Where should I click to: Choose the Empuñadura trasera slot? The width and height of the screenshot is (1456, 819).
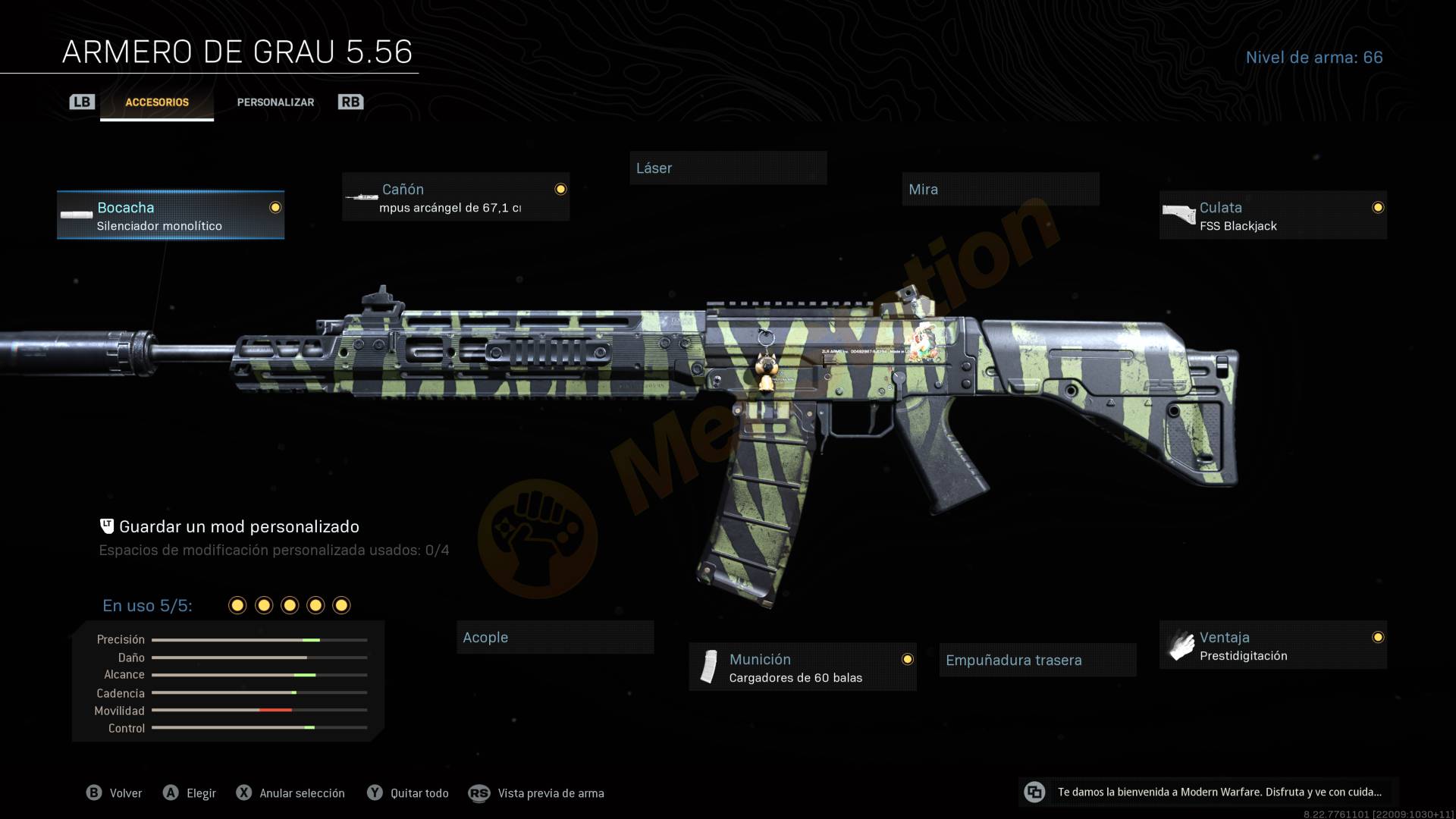tap(1037, 661)
